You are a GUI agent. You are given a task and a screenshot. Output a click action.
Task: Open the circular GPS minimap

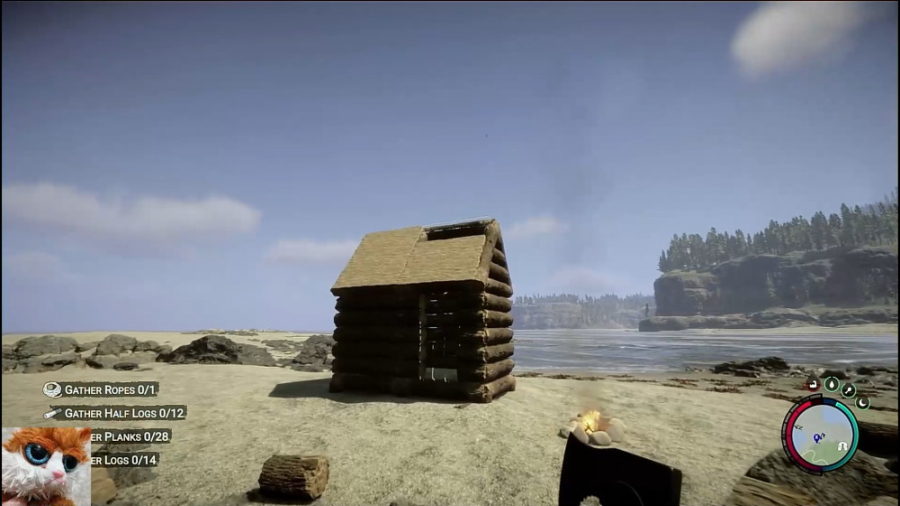click(x=820, y=433)
